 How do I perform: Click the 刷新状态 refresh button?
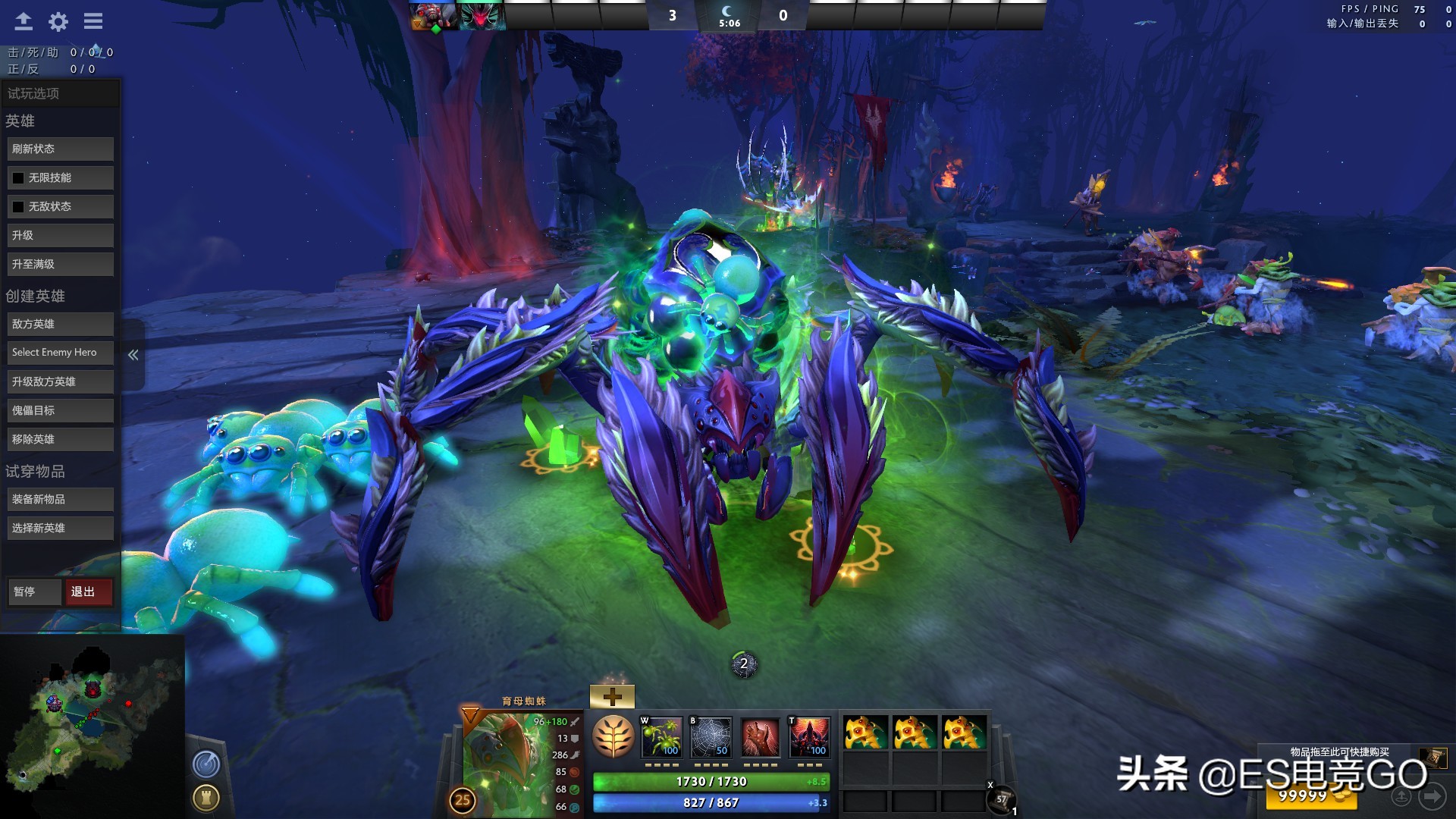click(60, 148)
